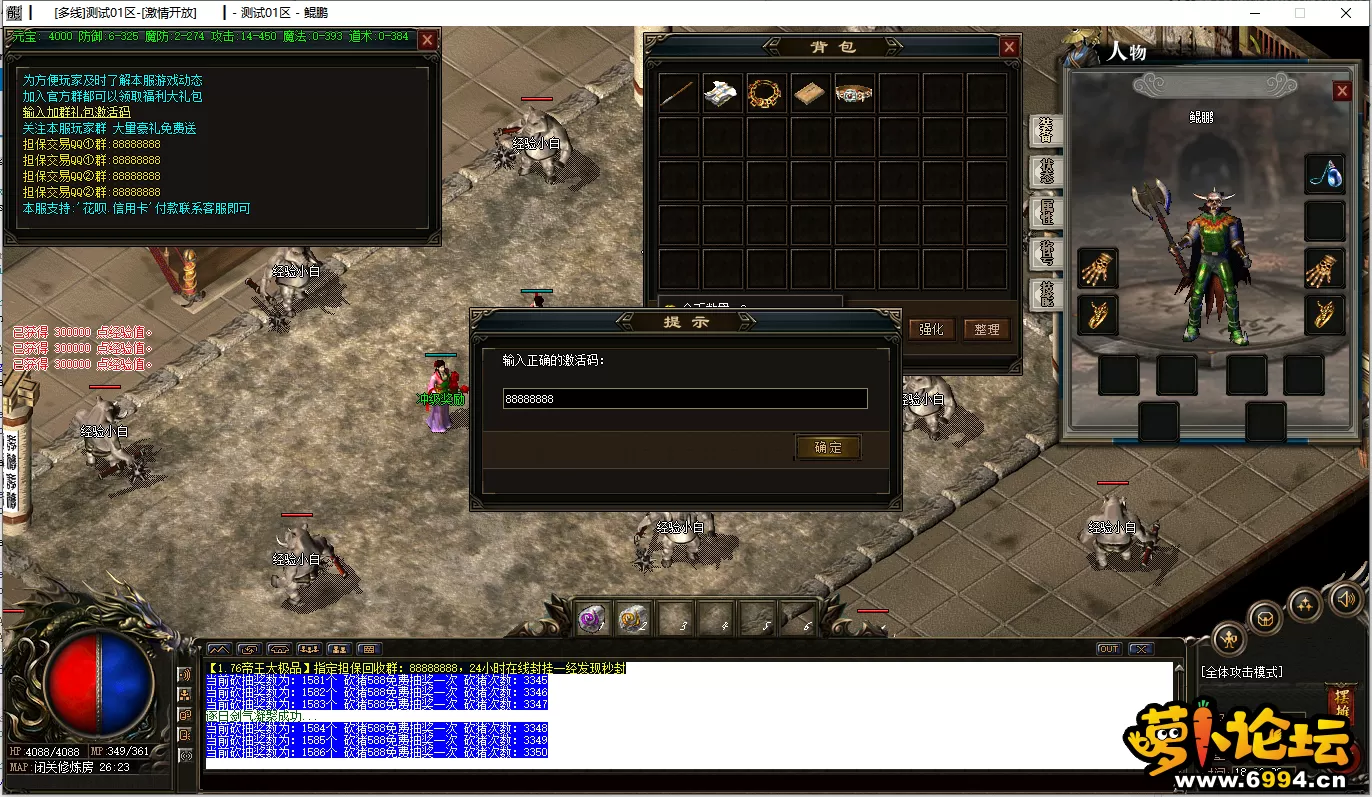This screenshot has height=797, width=1372.
Task: Open the 状态 status tab
Action: point(1045,171)
